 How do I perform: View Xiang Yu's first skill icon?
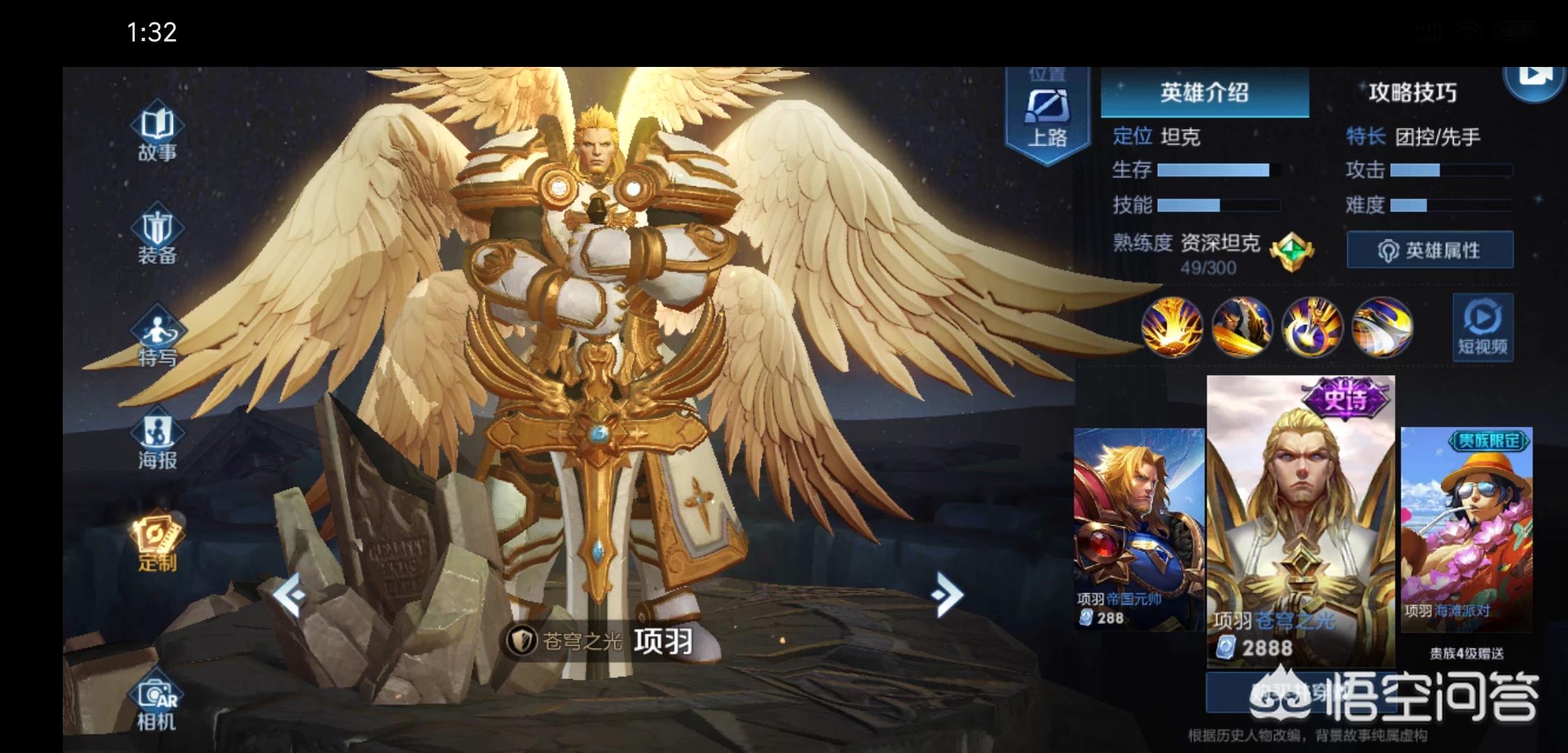click(1173, 326)
